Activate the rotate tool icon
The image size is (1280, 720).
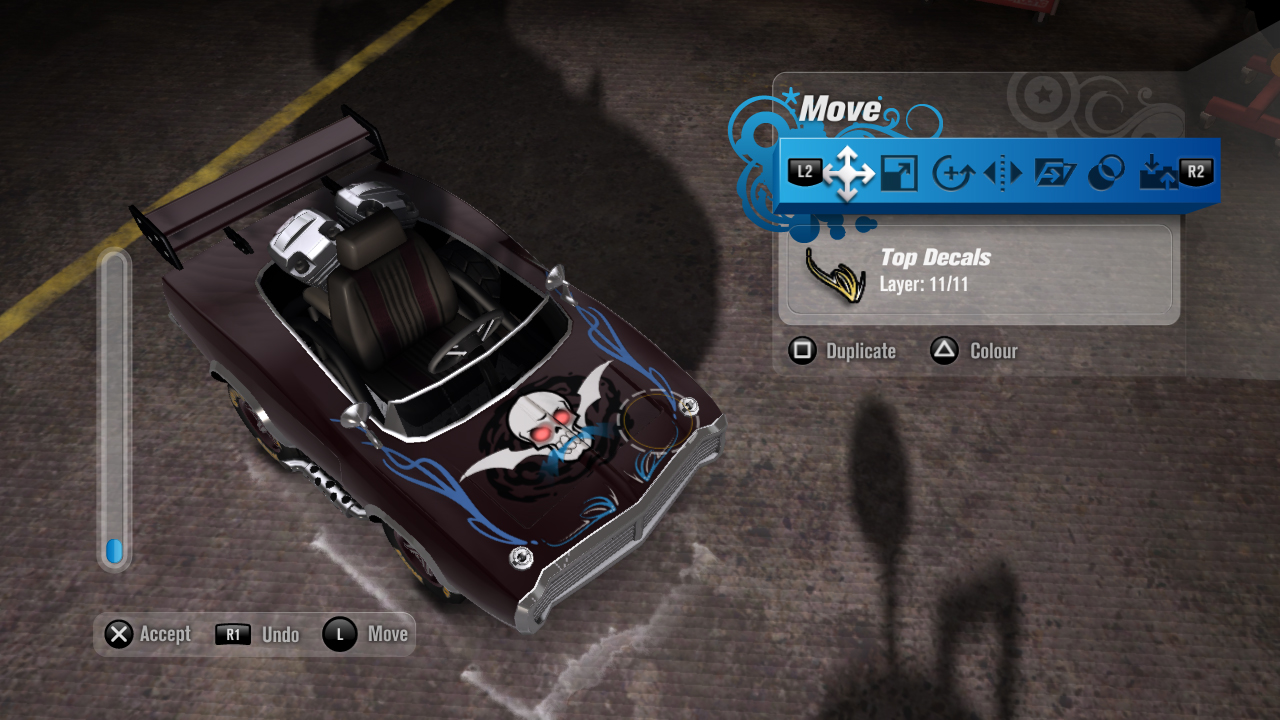pos(952,173)
